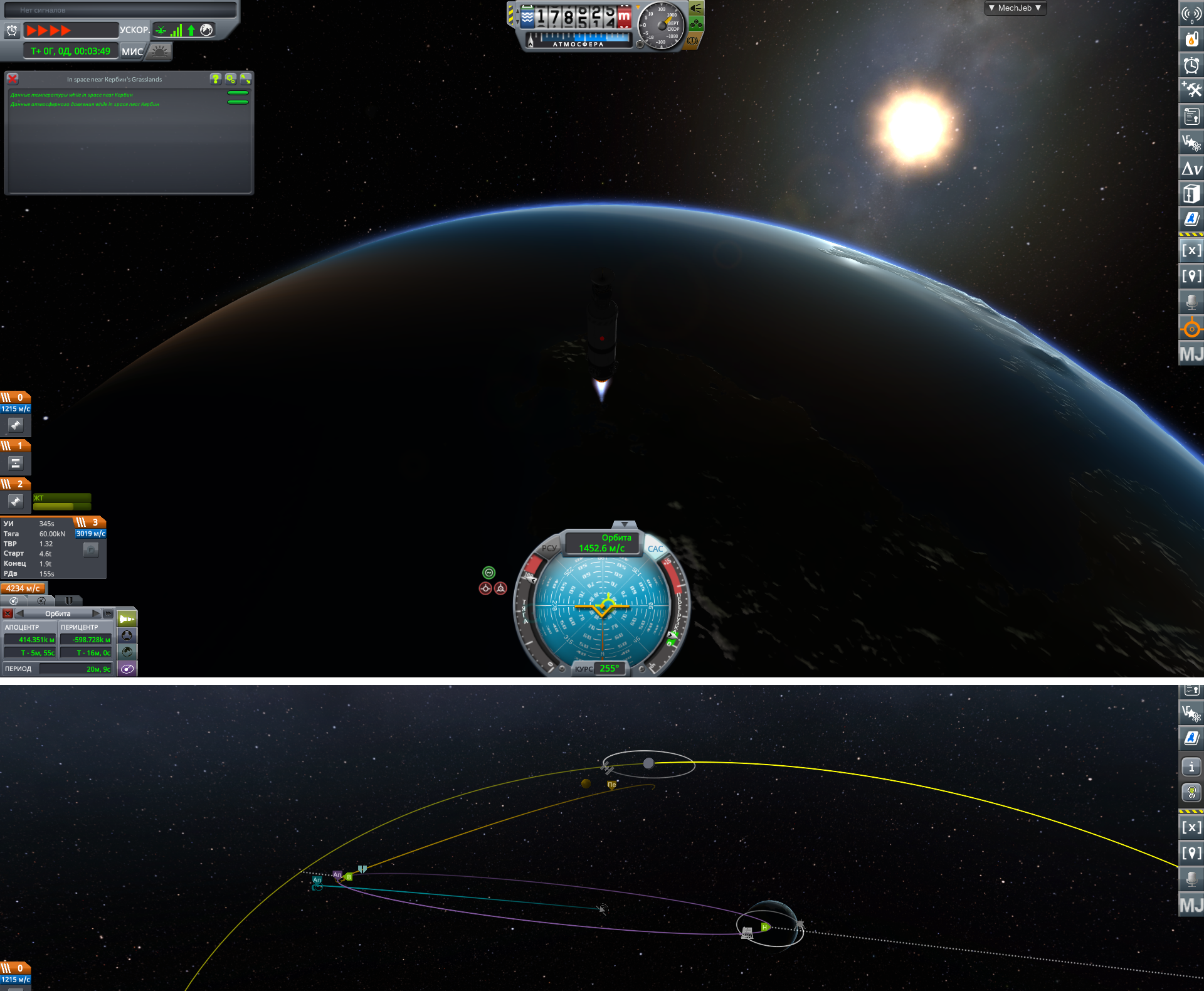Select the green rocket mode button
This screenshot has width=1204, height=991.
coord(127,618)
